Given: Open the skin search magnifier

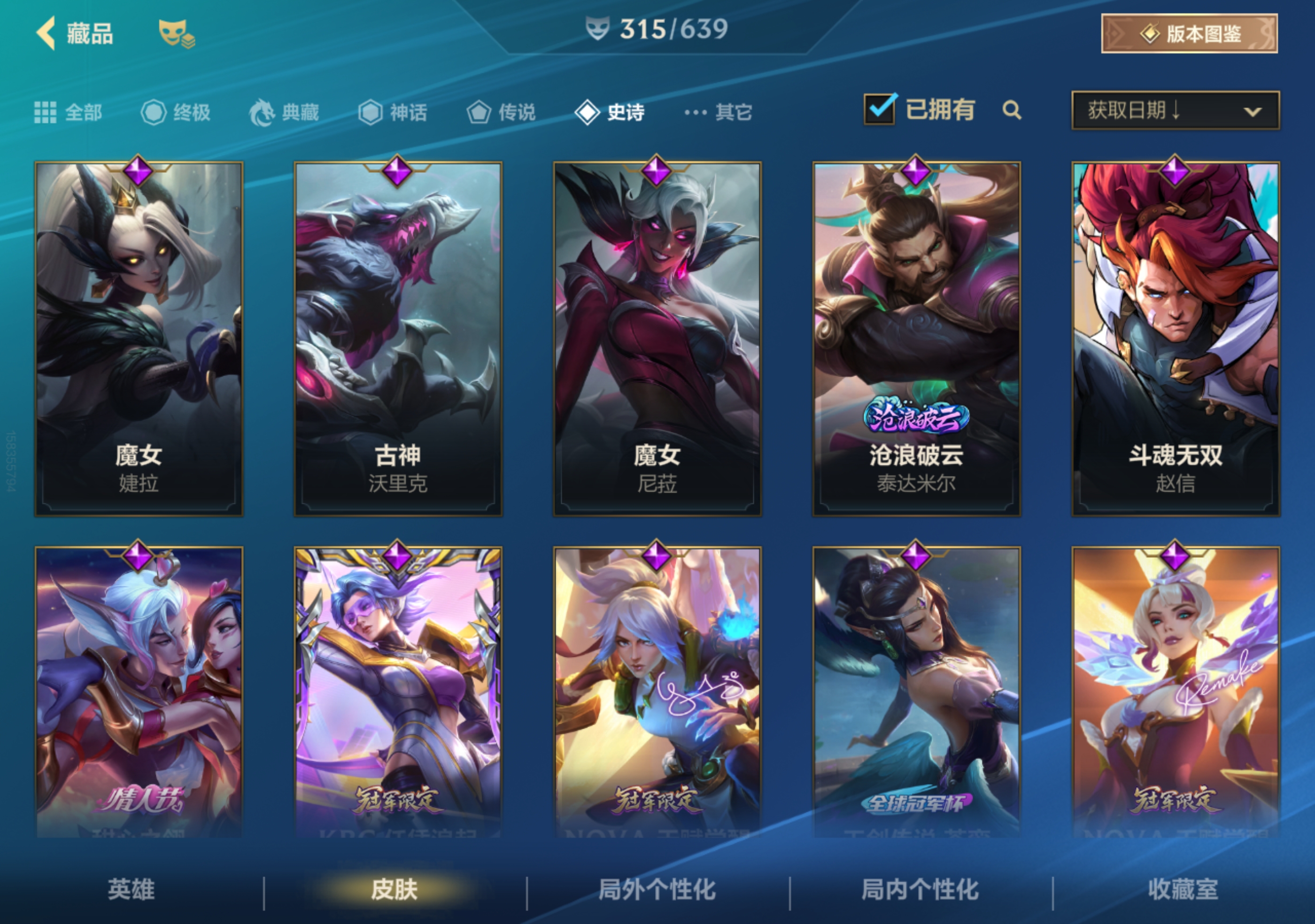Looking at the screenshot, I should [1012, 110].
